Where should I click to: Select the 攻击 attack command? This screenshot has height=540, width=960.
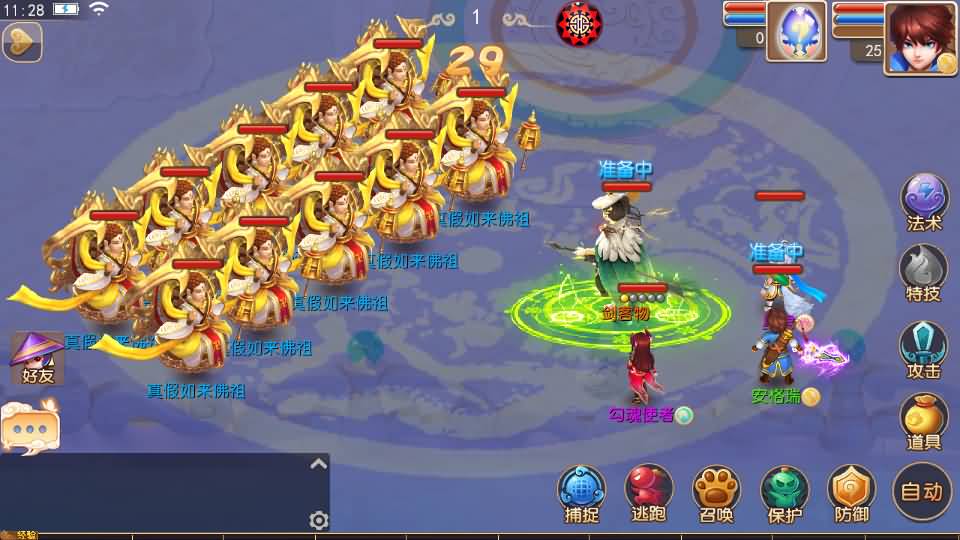924,348
